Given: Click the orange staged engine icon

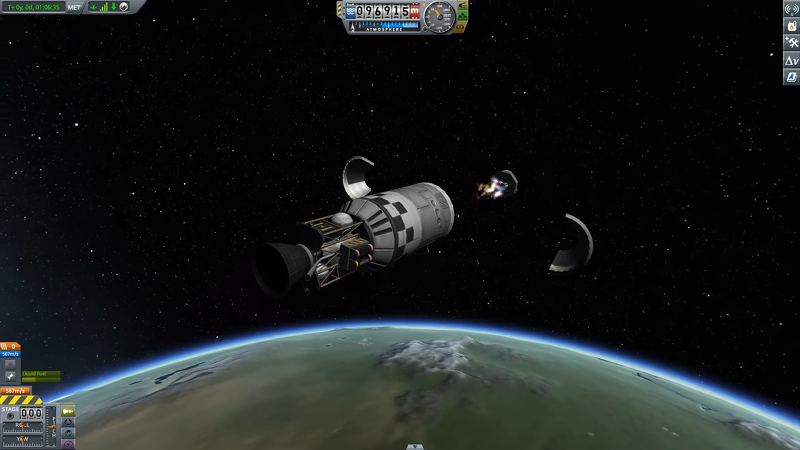Looking at the screenshot, I should click(x=12, y=345).
